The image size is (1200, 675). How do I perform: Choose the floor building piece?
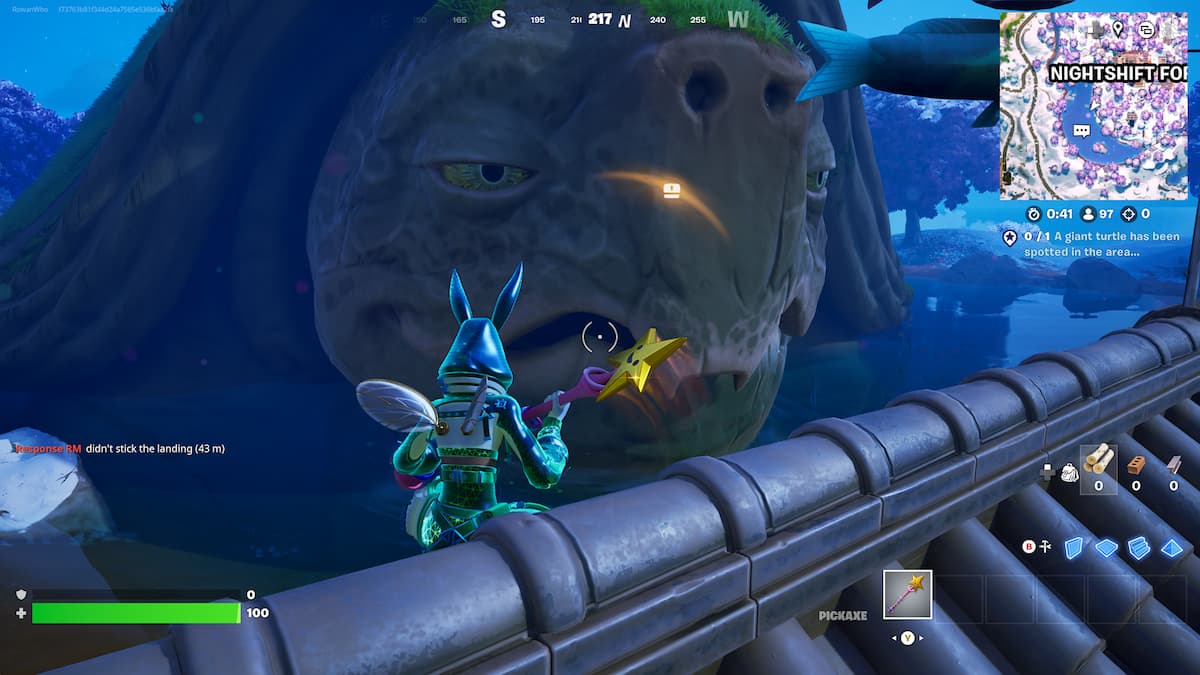point(1106,547)
